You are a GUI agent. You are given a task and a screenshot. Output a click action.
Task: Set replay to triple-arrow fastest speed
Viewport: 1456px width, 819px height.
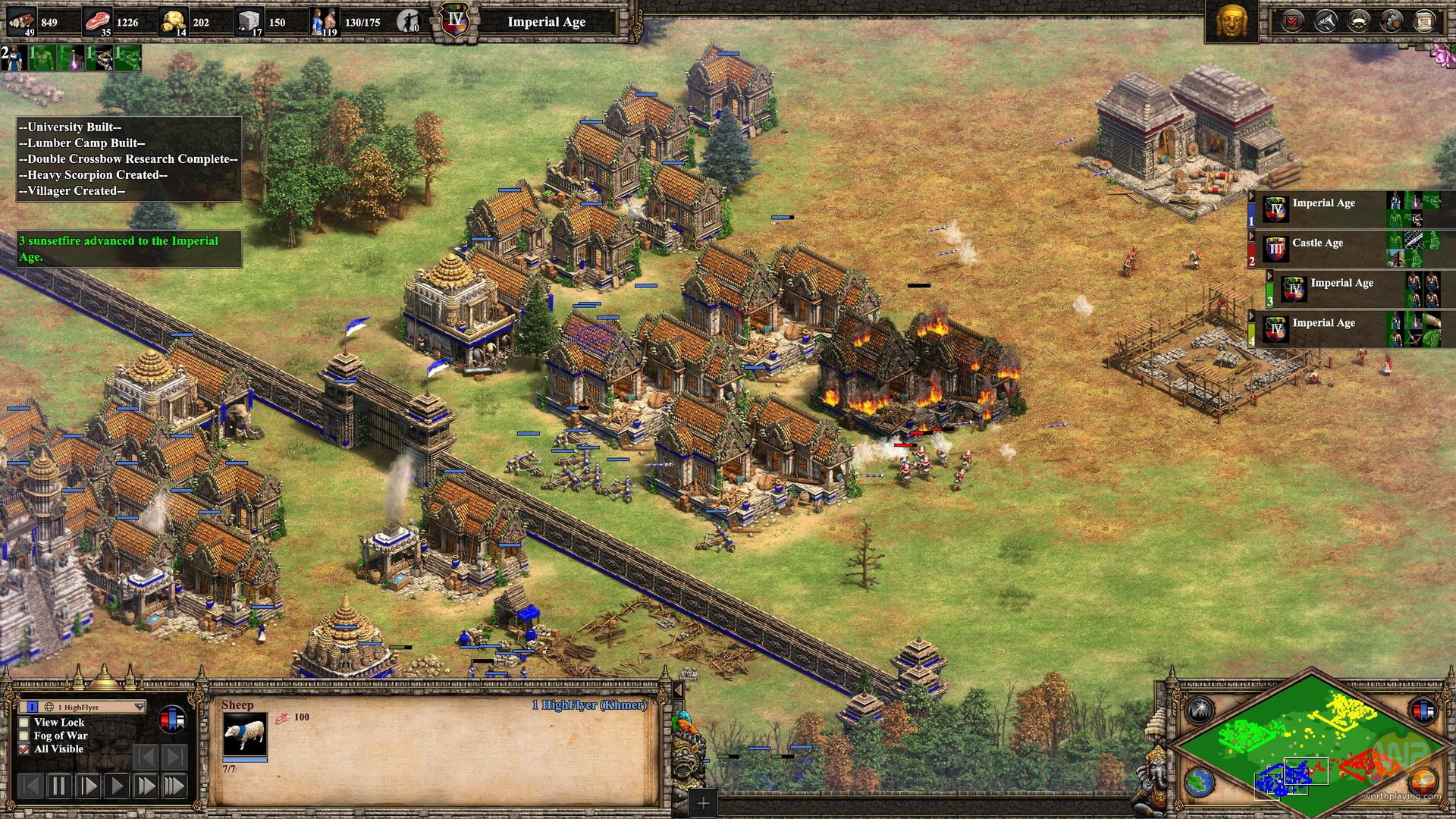click(x=174, y=786)
